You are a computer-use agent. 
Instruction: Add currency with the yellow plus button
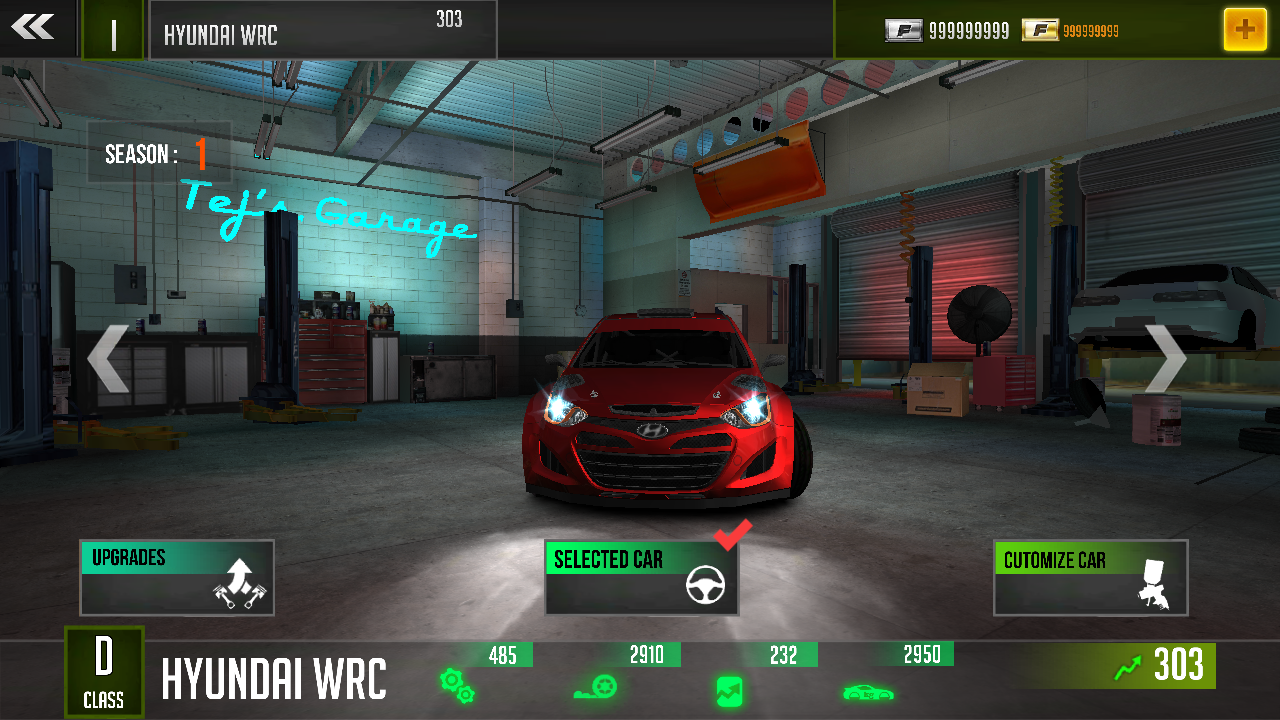pos(1244,30)
